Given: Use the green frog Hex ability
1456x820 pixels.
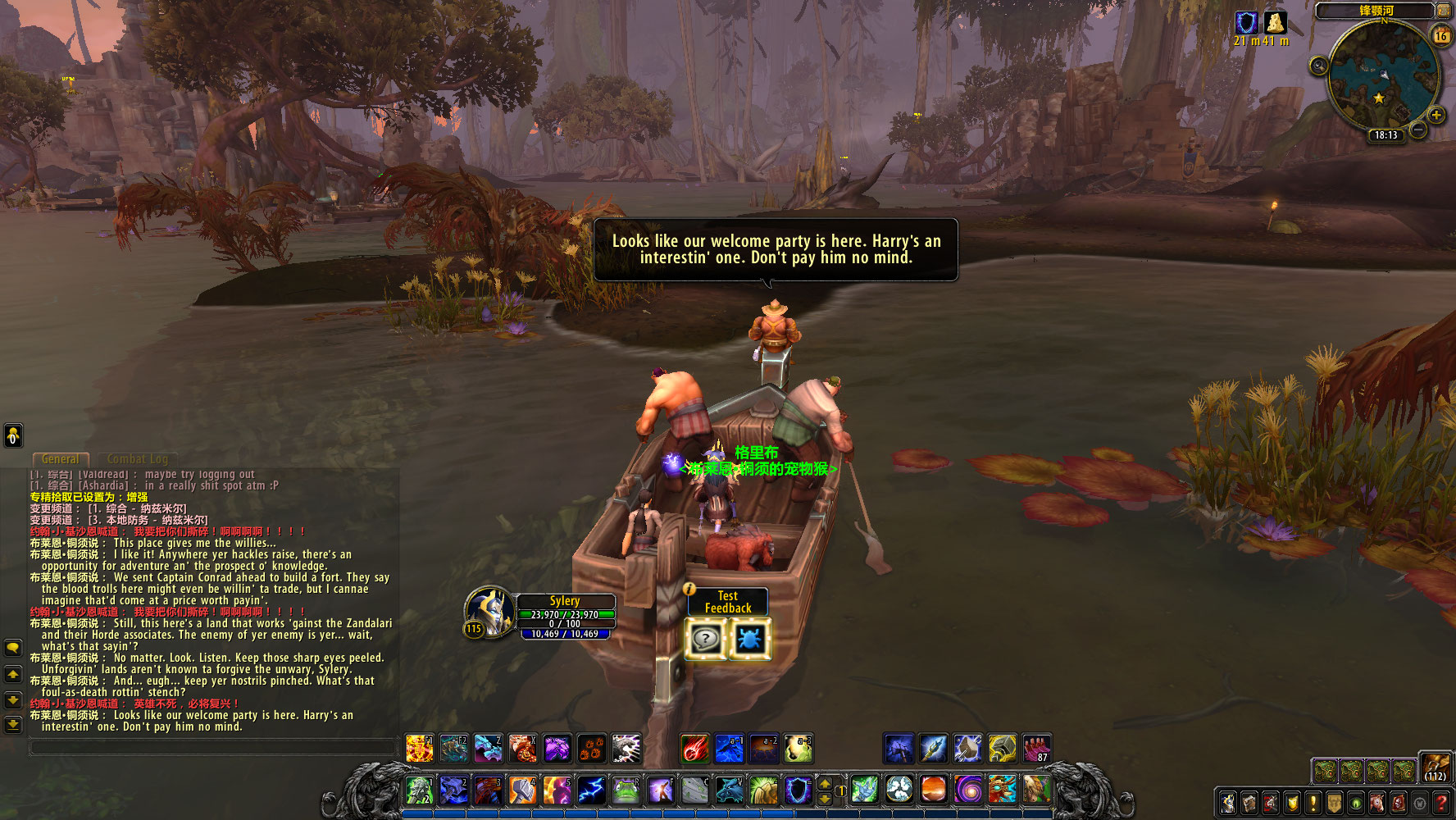Looking at the screenshot, I should pos(626,790).
